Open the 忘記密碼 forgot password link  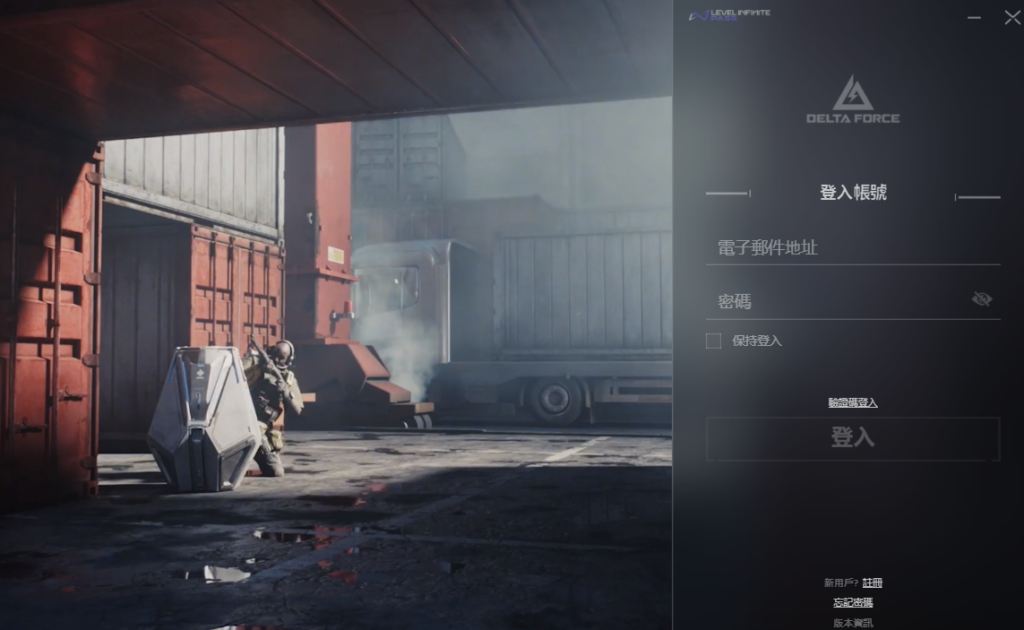point(853,603)
